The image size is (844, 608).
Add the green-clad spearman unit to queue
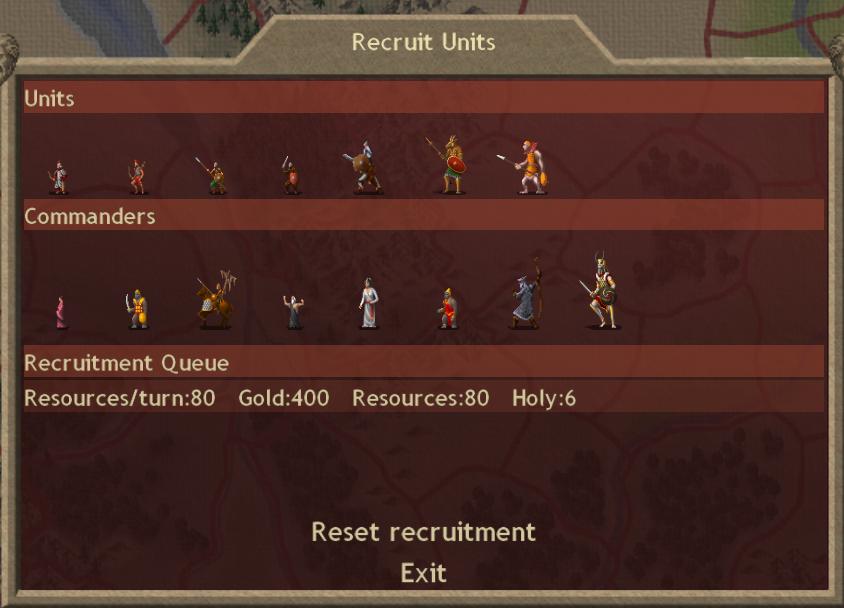click(213, 176)
